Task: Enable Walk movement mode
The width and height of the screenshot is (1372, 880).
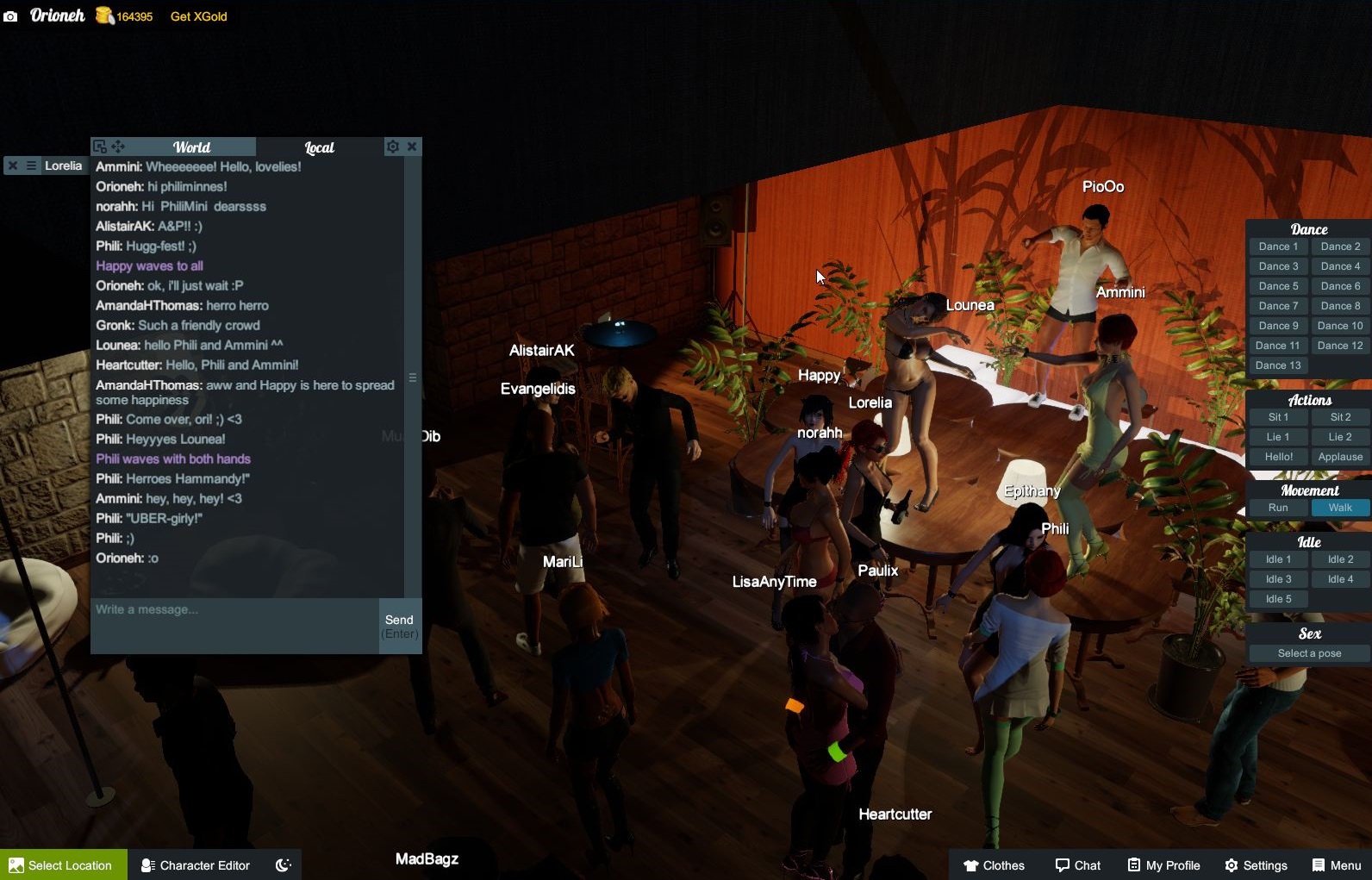Action: coord(1340,508)
